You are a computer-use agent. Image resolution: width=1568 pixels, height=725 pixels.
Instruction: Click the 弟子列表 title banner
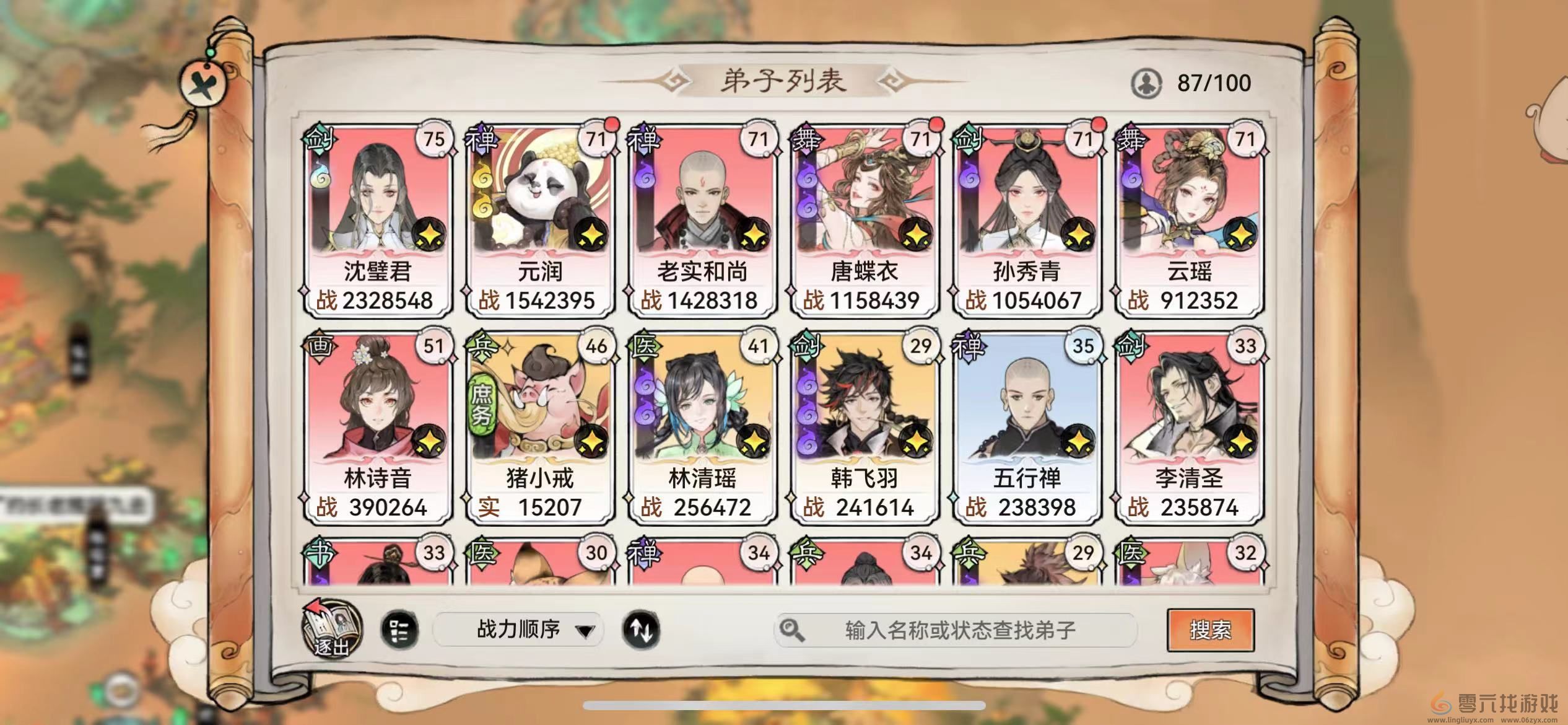tap(784, 80)
